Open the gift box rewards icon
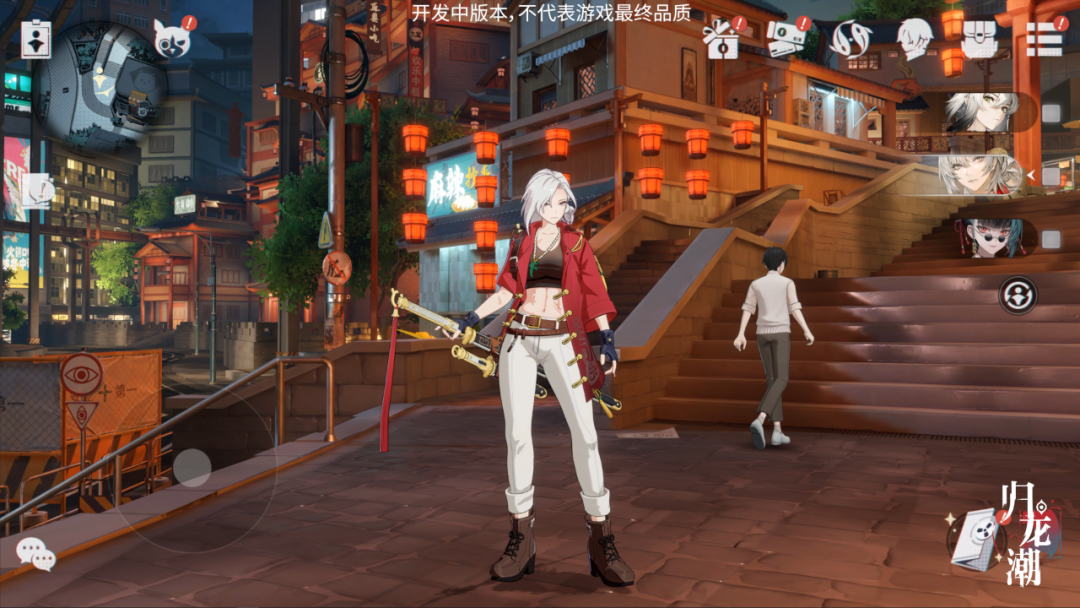This screenshot has width=1080, height=608. click(722, 38)
